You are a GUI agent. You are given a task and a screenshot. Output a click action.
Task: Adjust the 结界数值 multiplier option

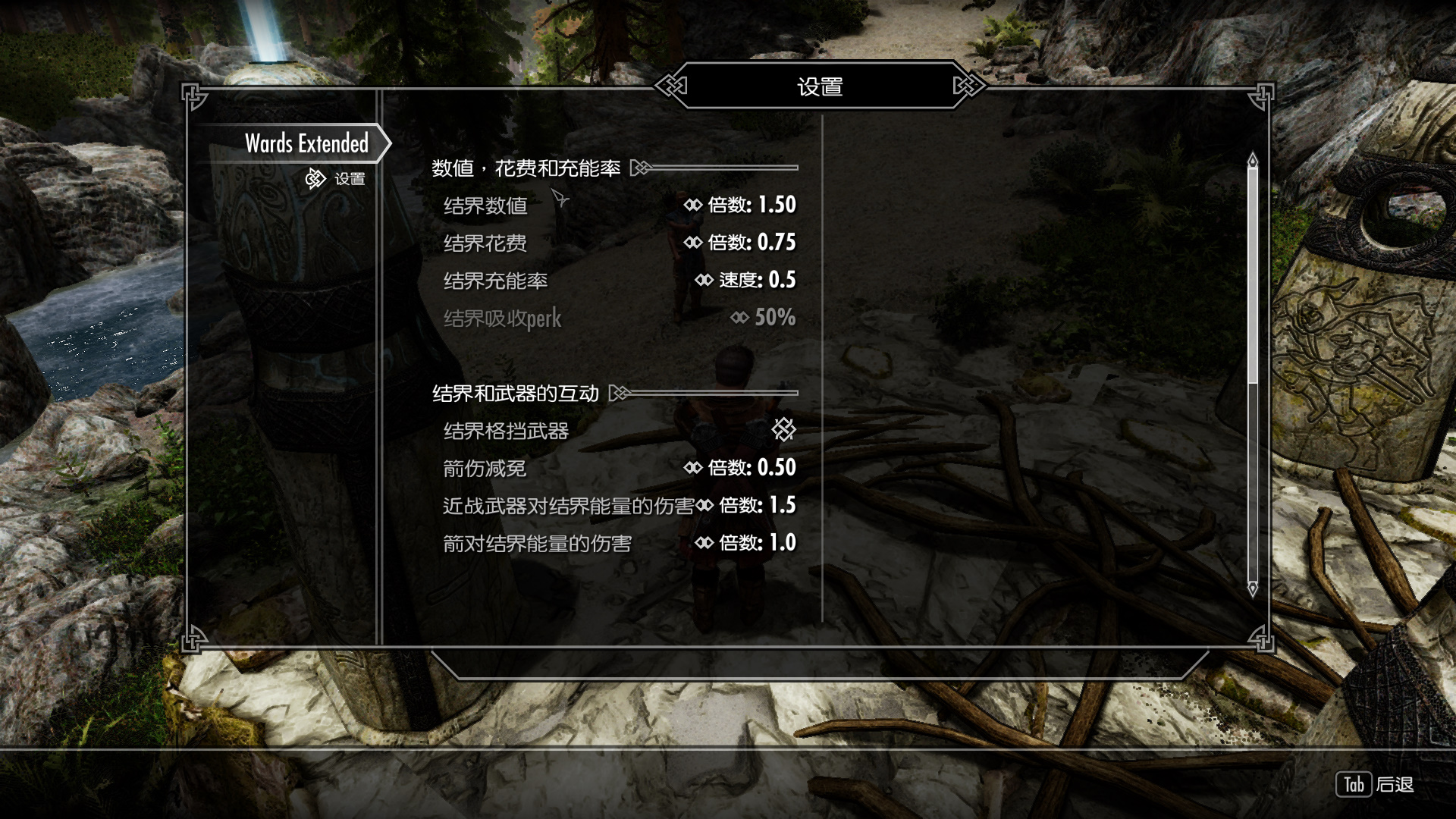619,206
